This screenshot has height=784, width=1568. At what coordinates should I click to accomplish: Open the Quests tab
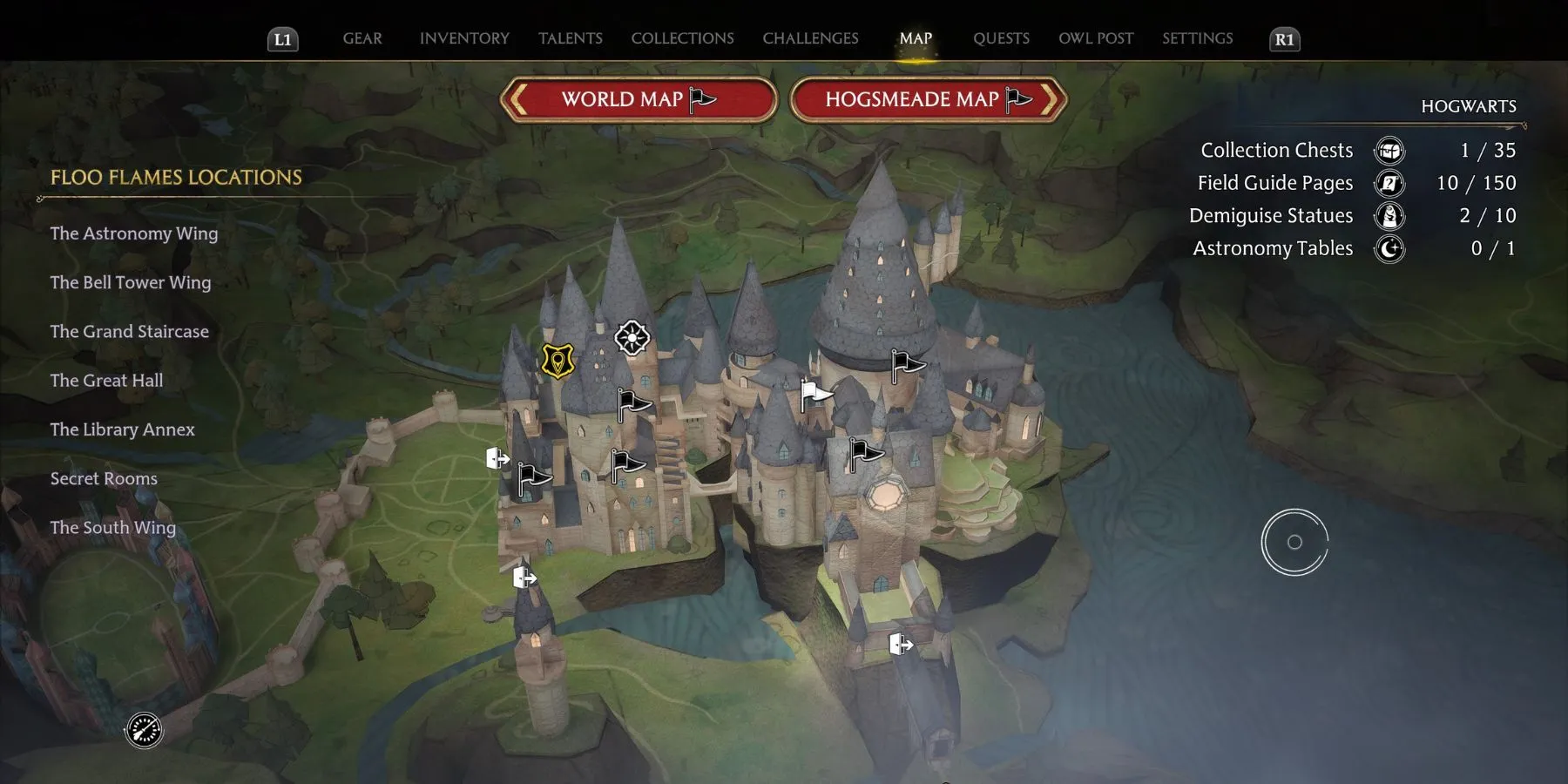[x=1001, y=38]
